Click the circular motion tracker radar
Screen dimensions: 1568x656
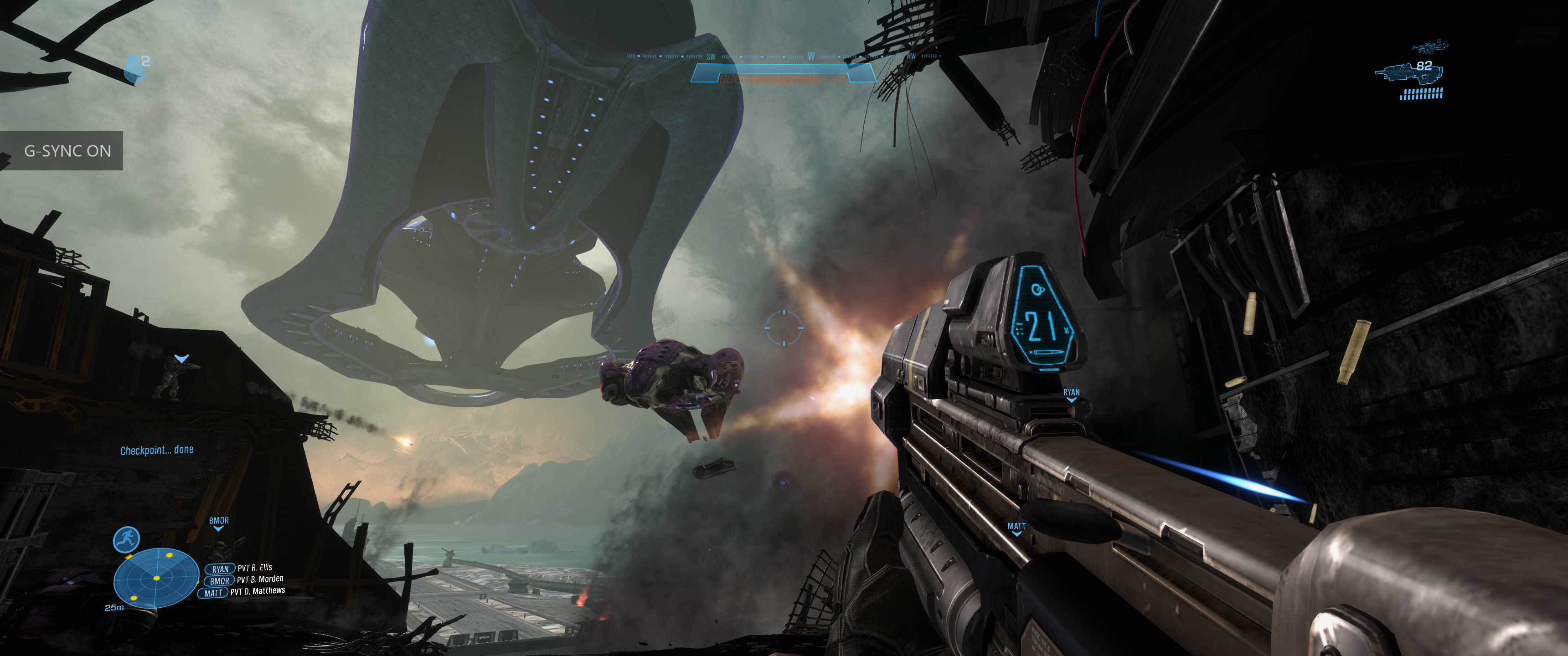pyautogui.click(x=156, y=578)
